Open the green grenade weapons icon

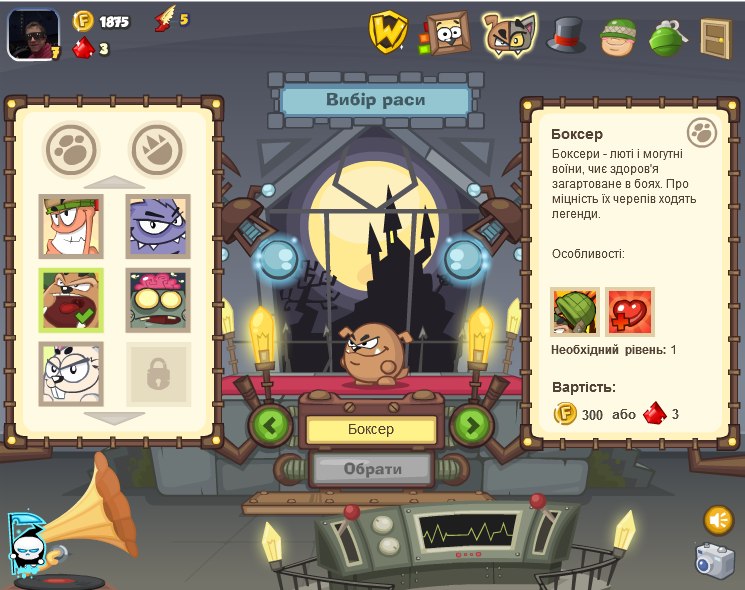point(666,37)
